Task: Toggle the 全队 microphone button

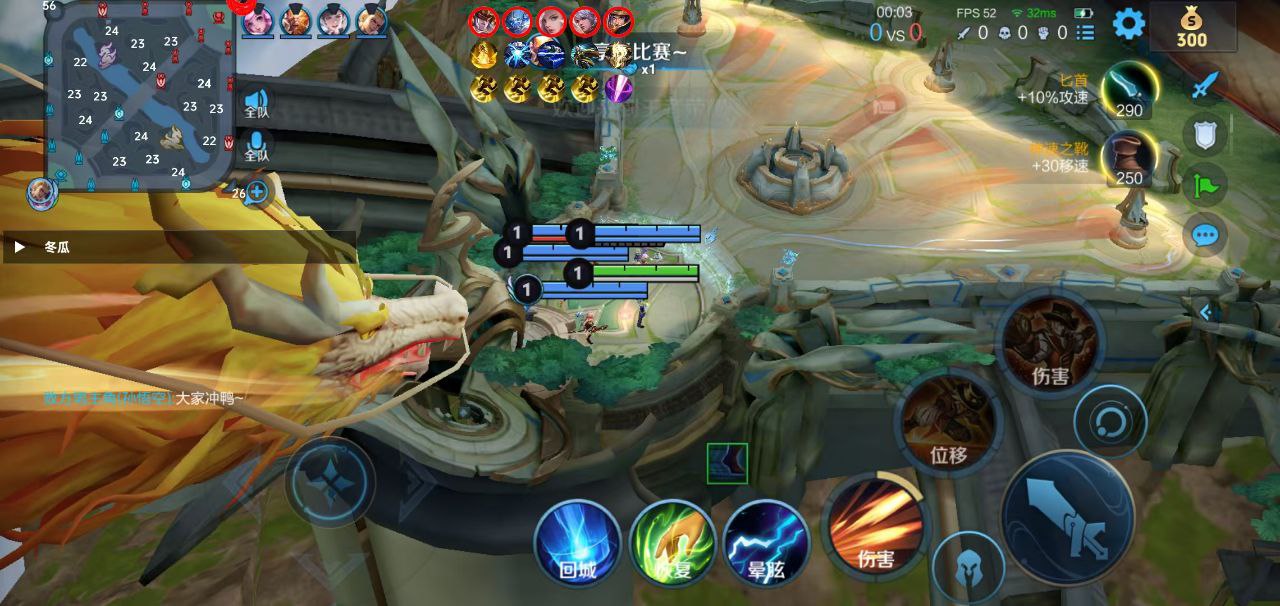Action: (x=257, y=147)
